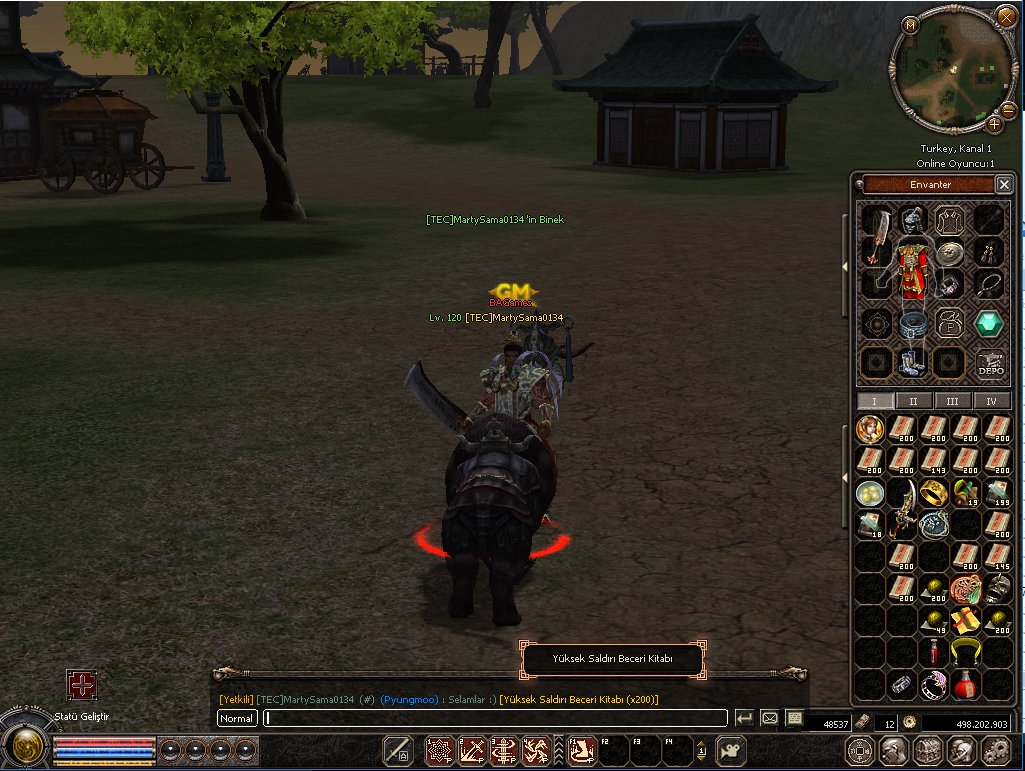
Task: Open the settings gear button
Action: point(995,749)
